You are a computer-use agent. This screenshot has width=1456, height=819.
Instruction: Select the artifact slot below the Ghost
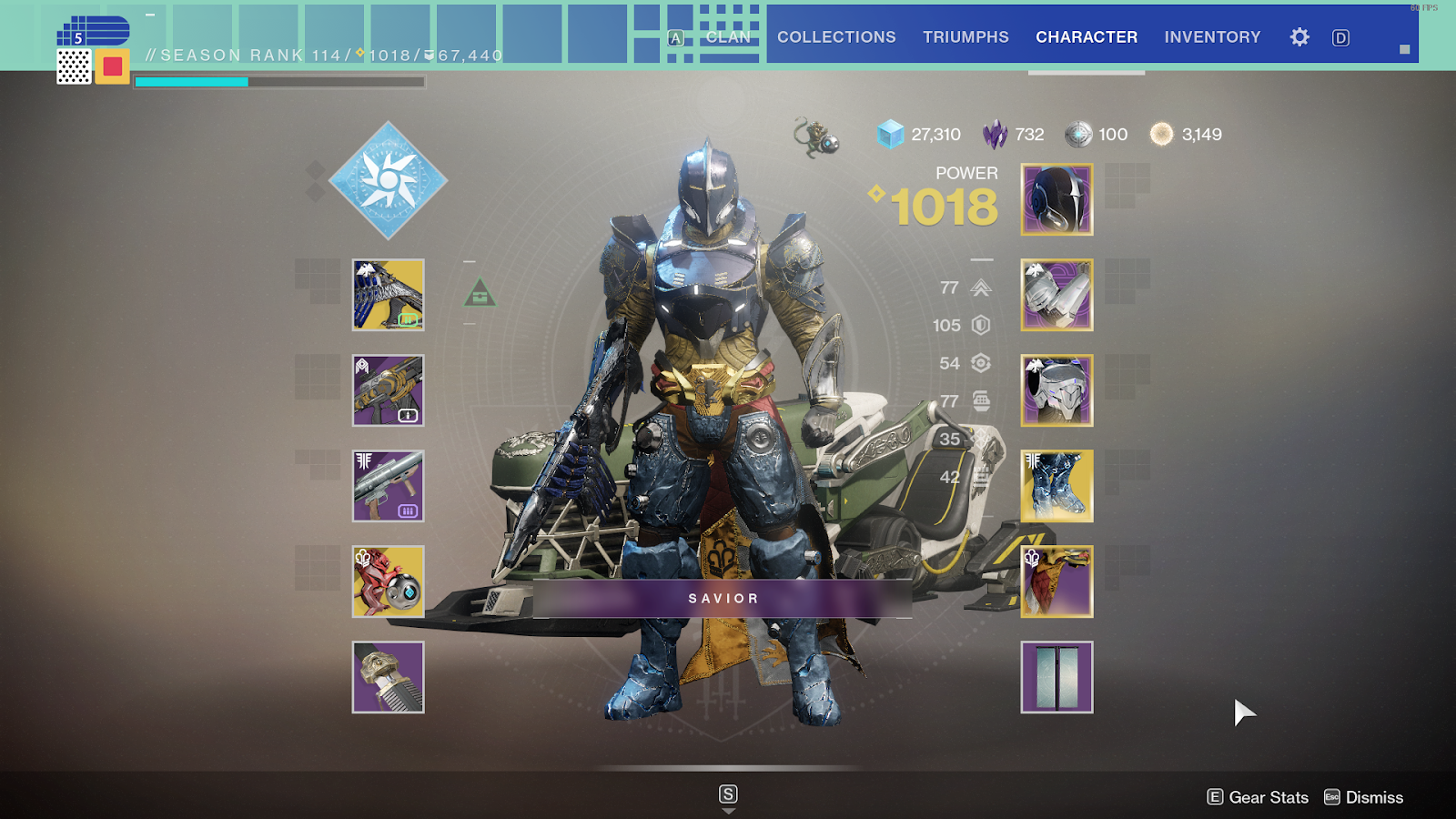pyautogui.click(x=389, y=677)
